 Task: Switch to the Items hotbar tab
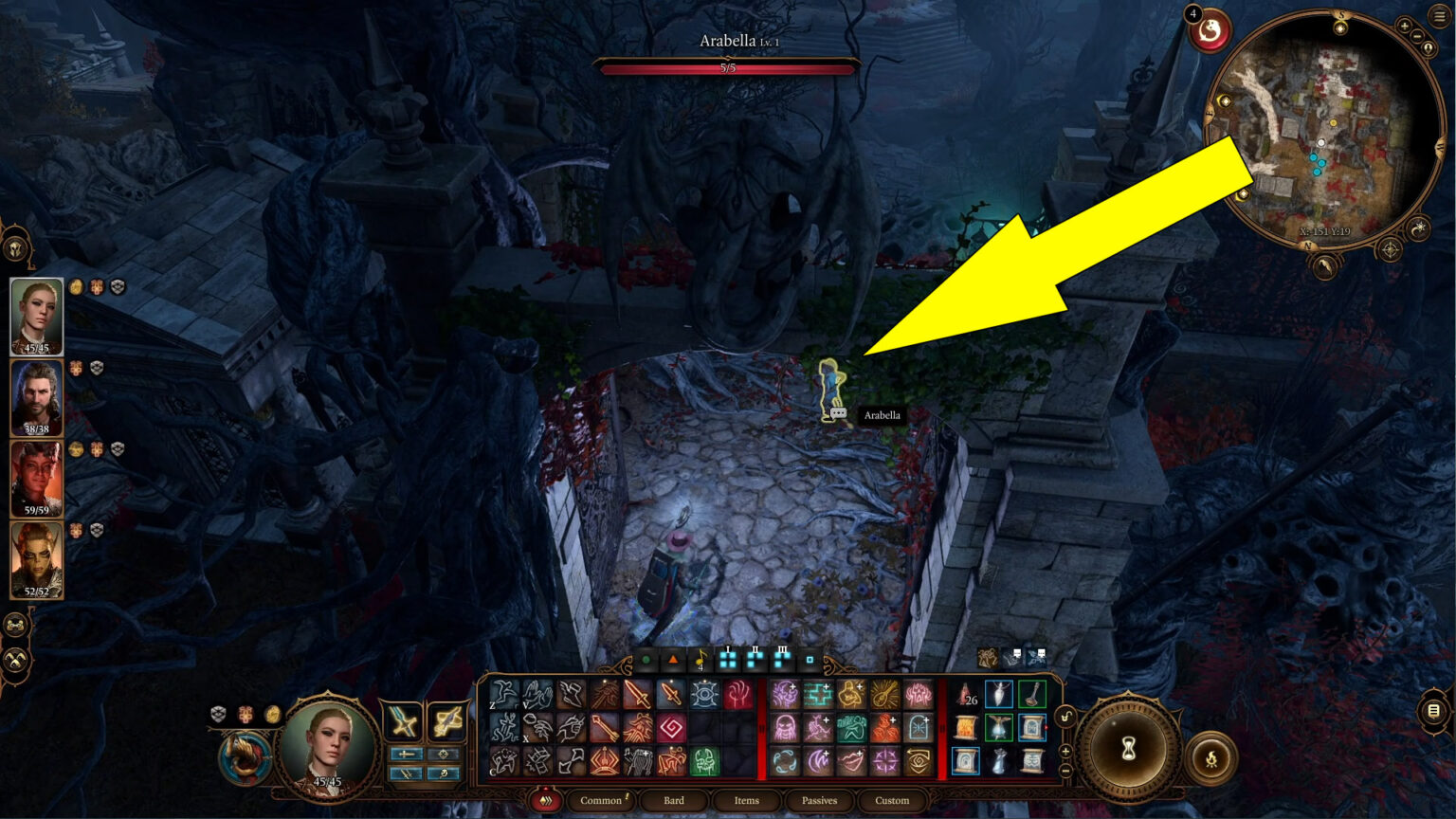click(x=745, y=801)
